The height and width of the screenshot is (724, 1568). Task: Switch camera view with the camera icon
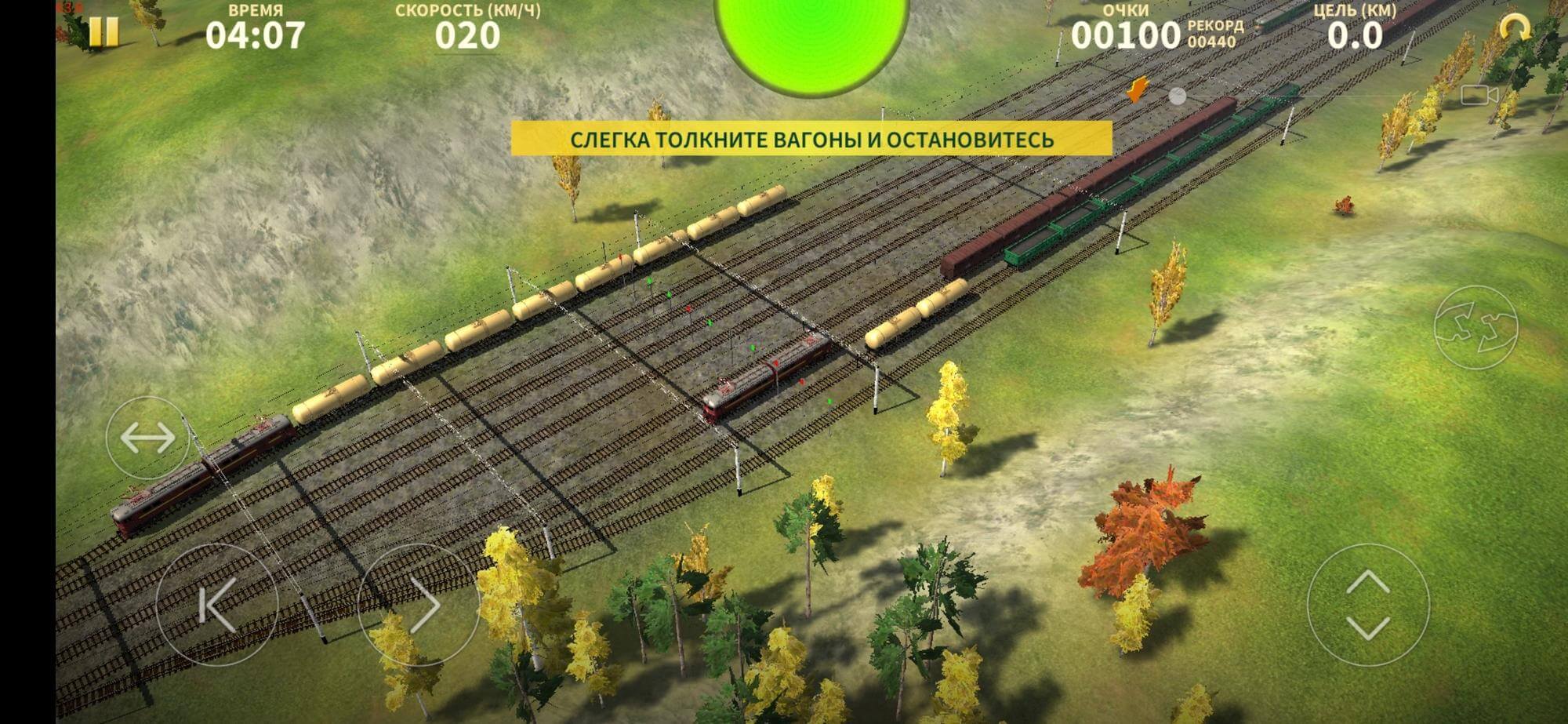click(x=1479, y=96)
